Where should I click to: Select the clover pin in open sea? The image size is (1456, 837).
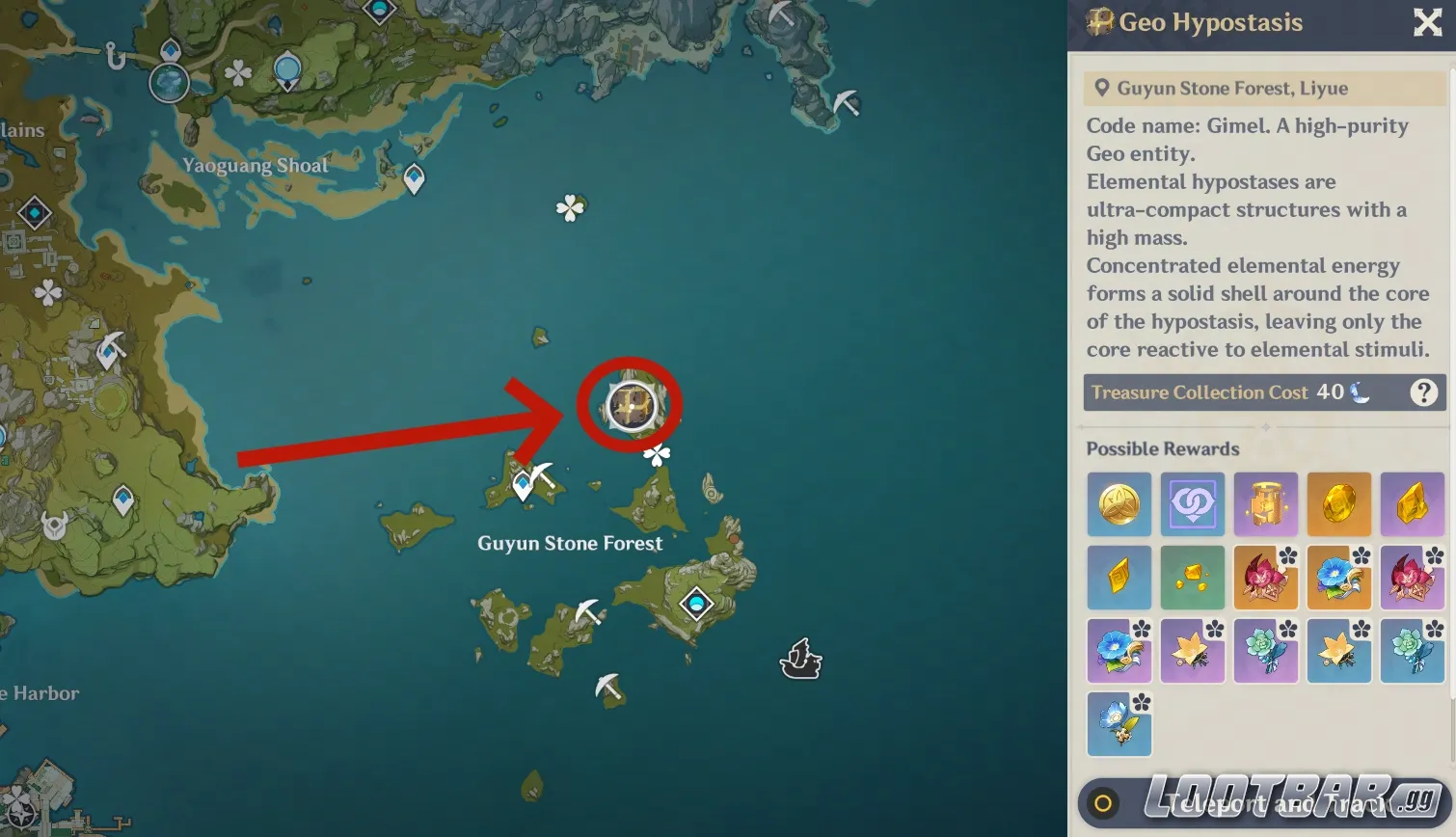pyautogui.click(x=570, y=207)
